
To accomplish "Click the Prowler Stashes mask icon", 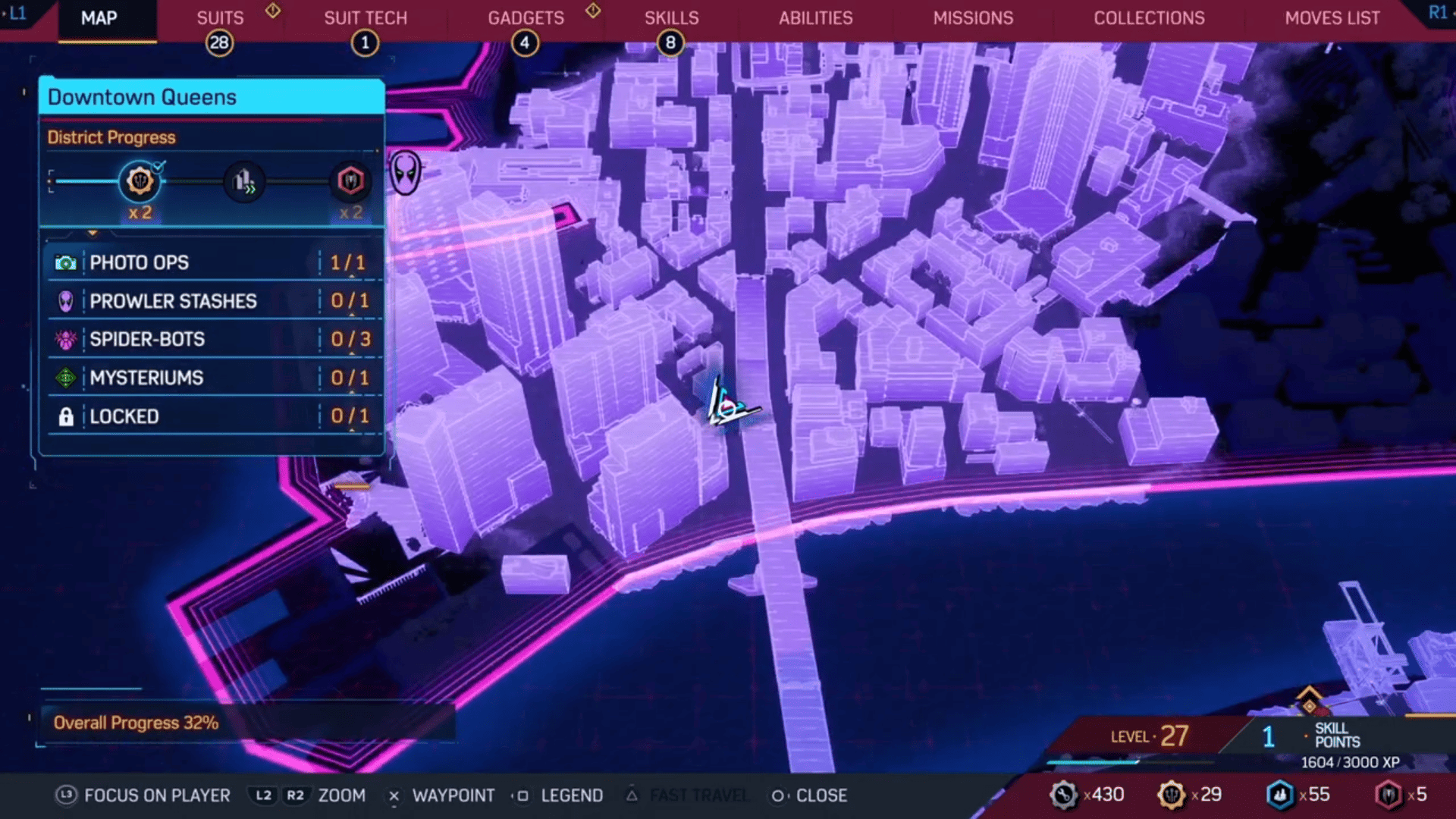I will click(x=67, y=301).
